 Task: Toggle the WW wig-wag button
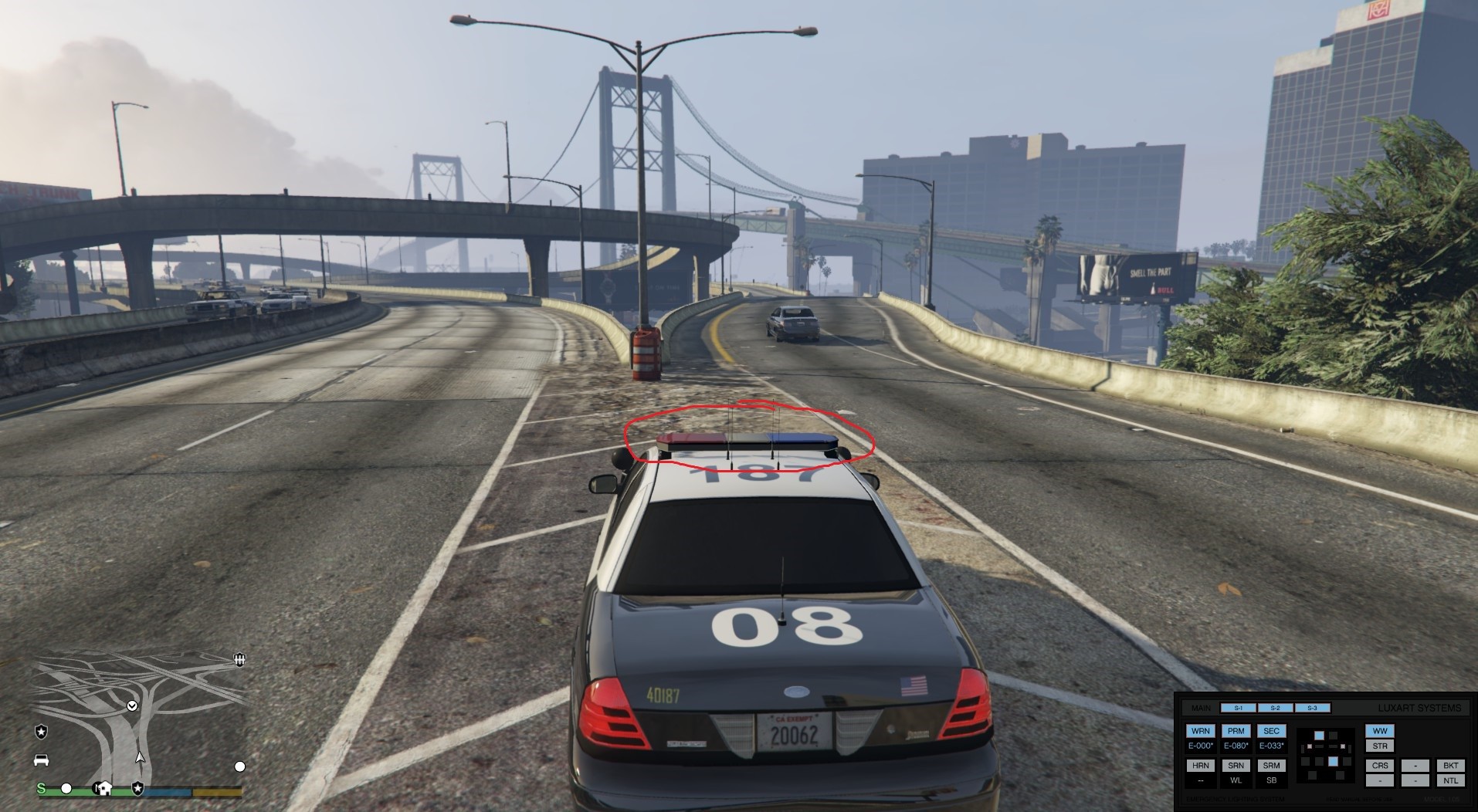(x=1379, y=731)
